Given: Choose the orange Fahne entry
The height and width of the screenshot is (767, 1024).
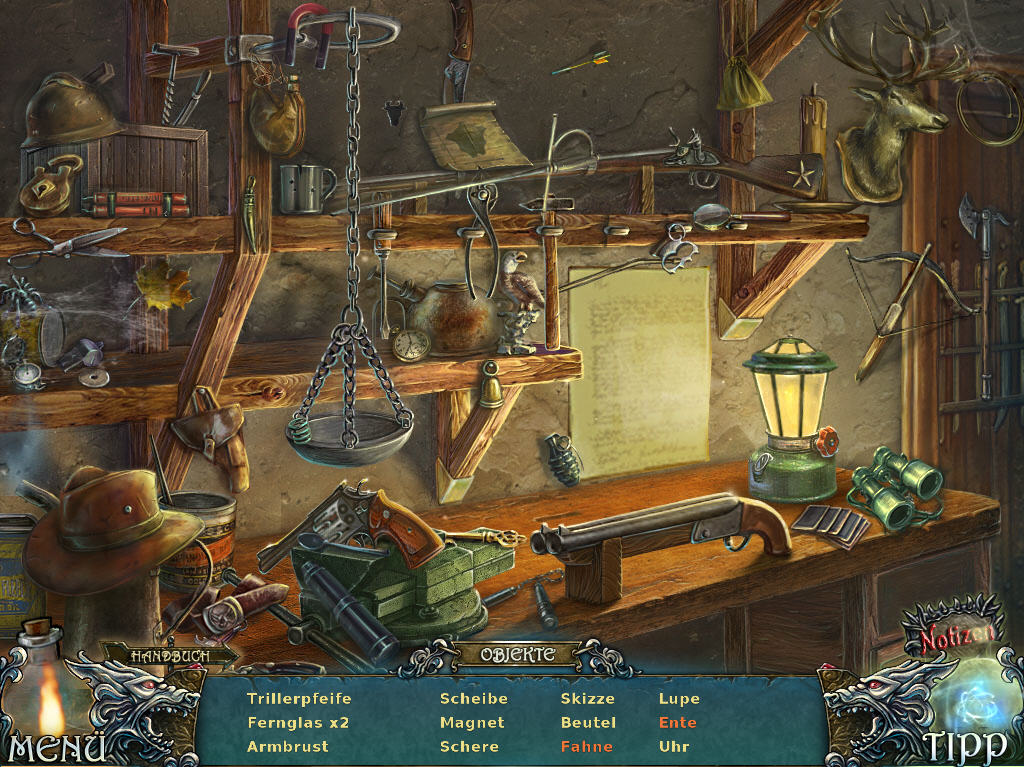Looking at the screenshot, I should coord(586,747).
